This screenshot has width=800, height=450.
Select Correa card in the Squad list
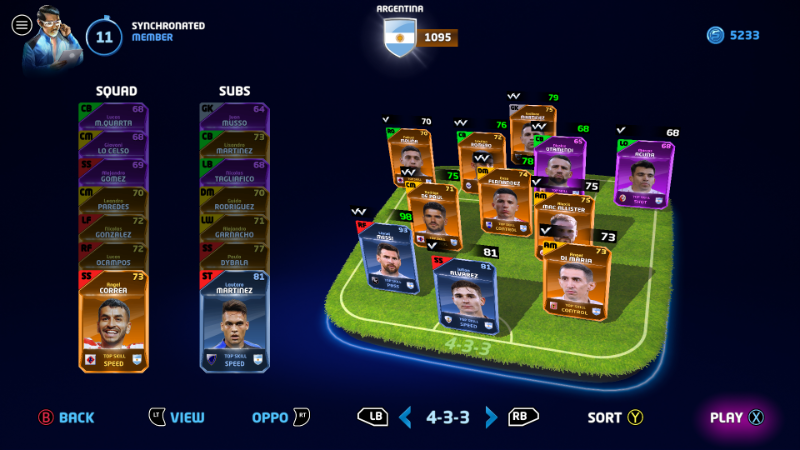[x=113, y=320]
